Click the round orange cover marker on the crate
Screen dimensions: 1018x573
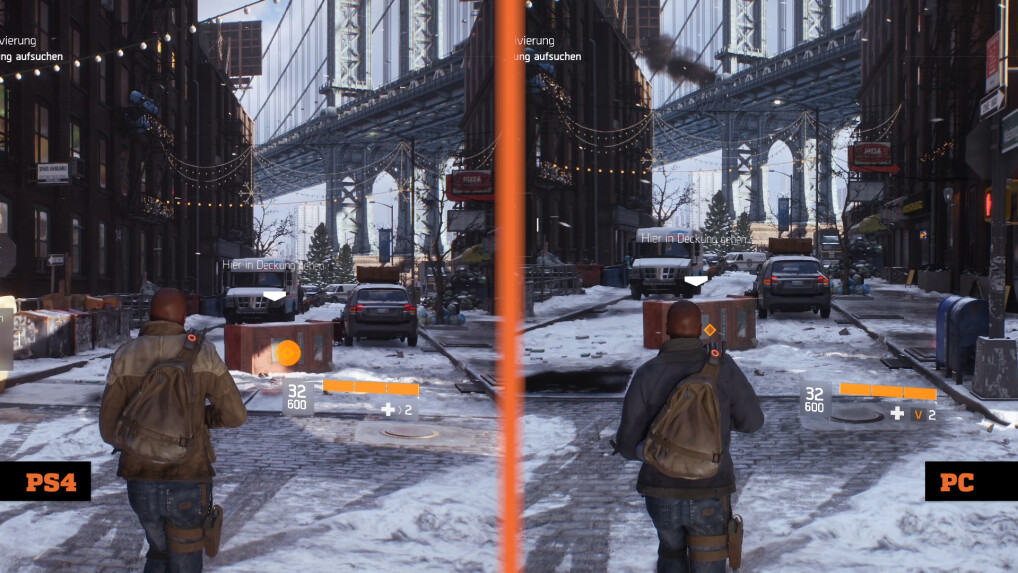[x=287, y=353]
